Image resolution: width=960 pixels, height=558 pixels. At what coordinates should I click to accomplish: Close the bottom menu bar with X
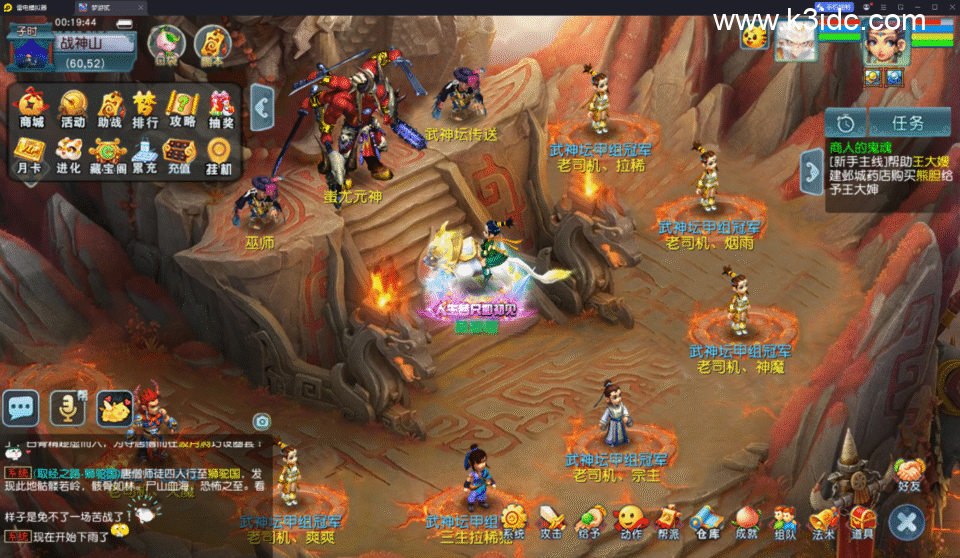point(906,521)
